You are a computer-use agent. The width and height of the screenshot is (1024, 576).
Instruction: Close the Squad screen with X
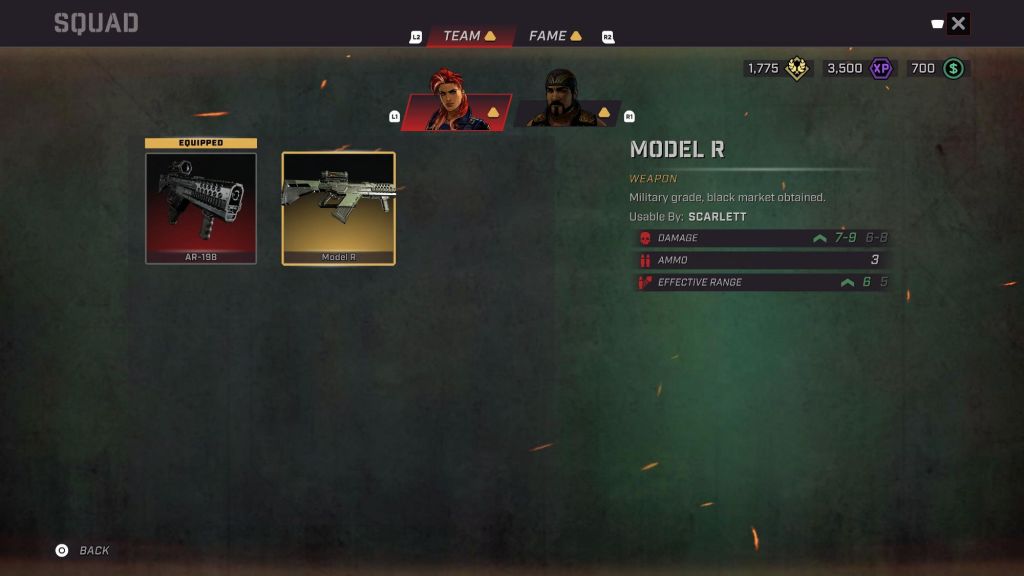pos(958,24)
